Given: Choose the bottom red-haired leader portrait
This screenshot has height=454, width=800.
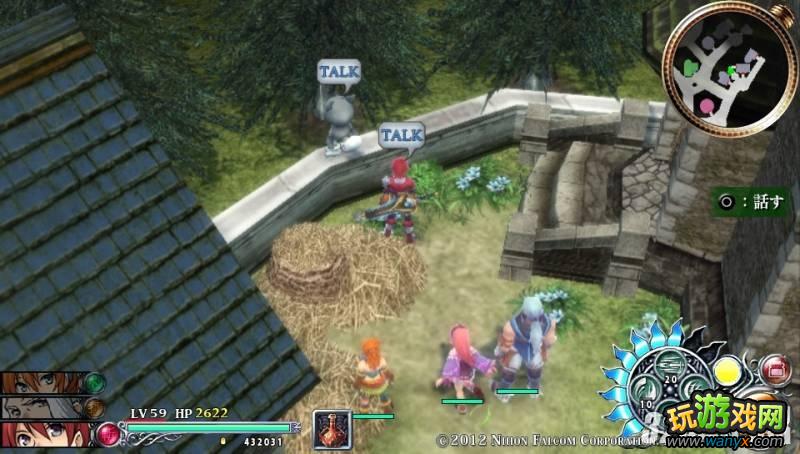Looking at the screenshot, I should 45,434.
